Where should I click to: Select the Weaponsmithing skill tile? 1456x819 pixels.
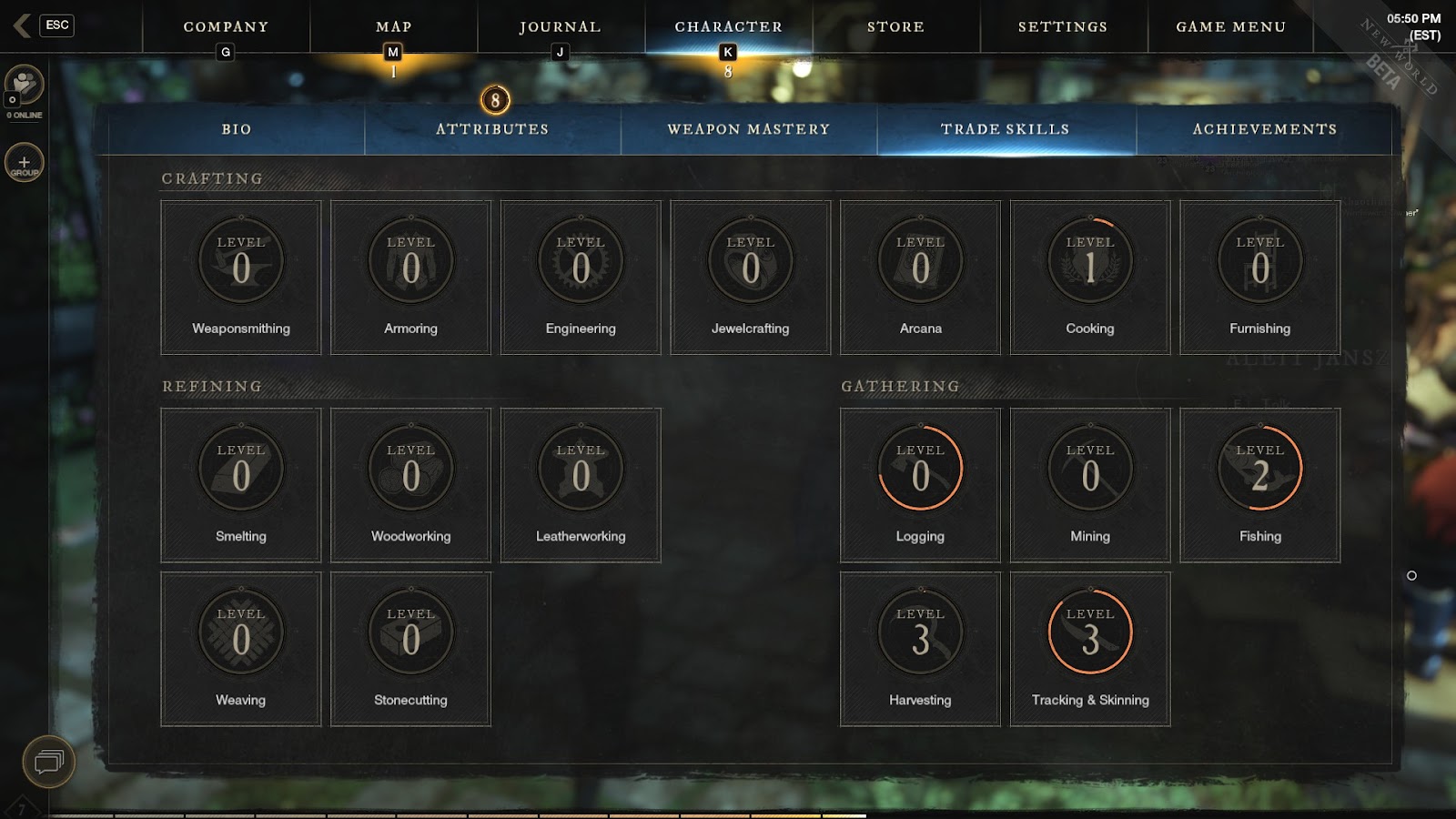pos(241,278)
